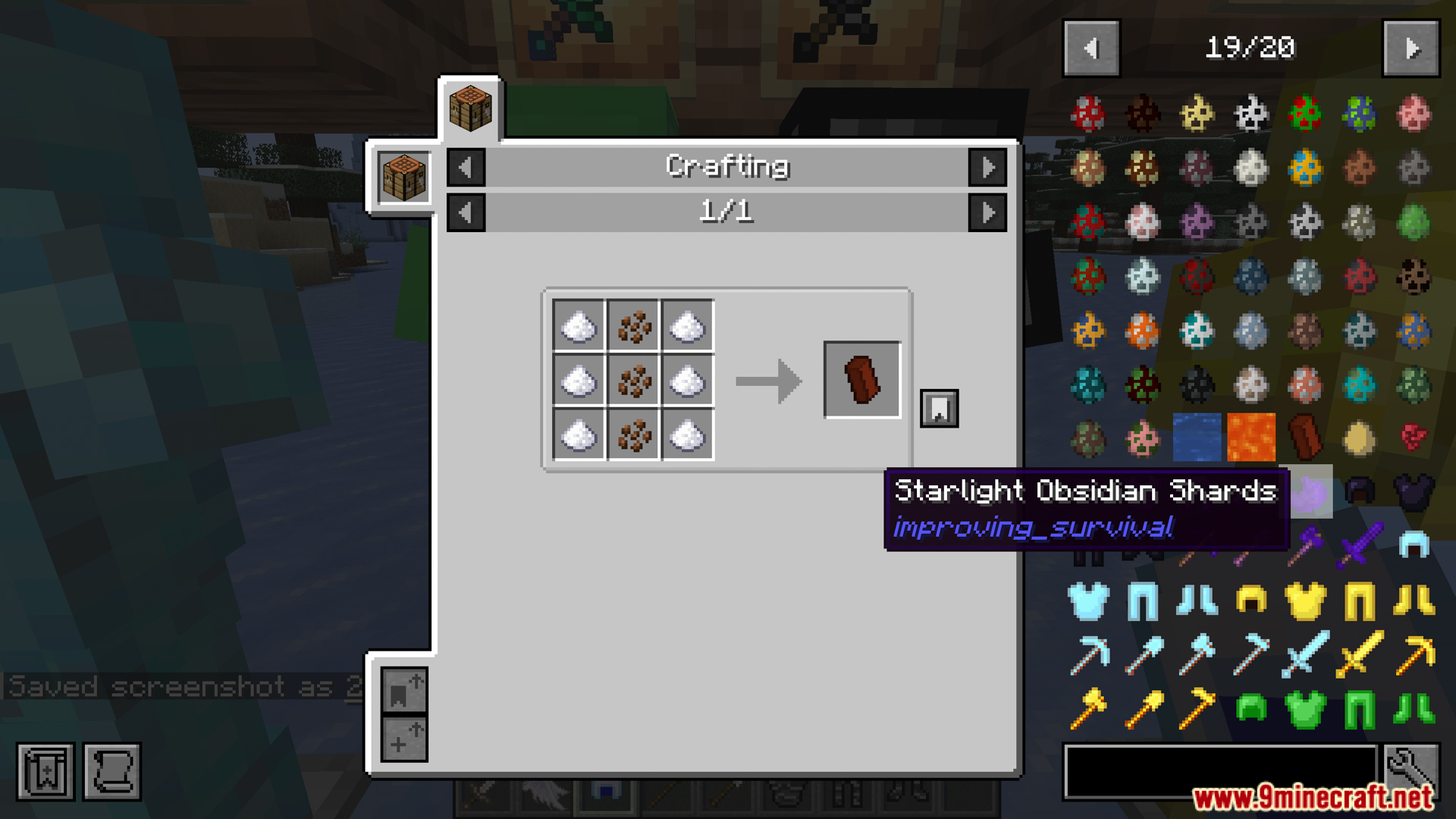1456x819 pixels.
Task: Select the crafting table tab on top
Action: tap(470, 108)
